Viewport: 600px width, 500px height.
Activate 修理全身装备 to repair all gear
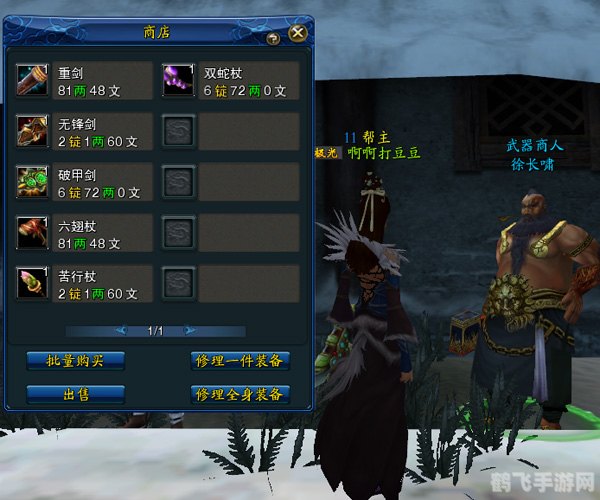coord(240,393)
